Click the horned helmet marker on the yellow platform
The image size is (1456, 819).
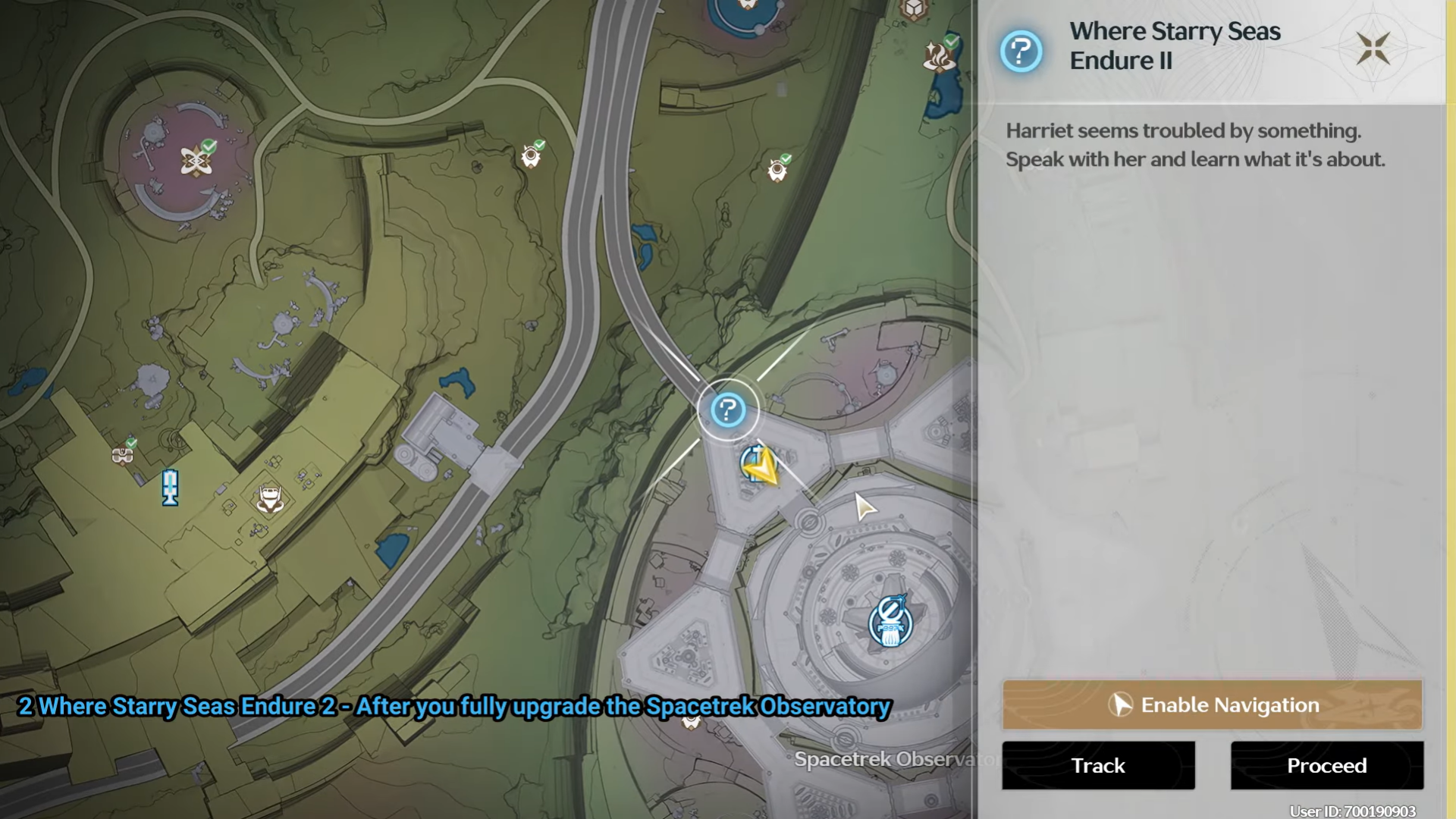(x=270, y=499)
